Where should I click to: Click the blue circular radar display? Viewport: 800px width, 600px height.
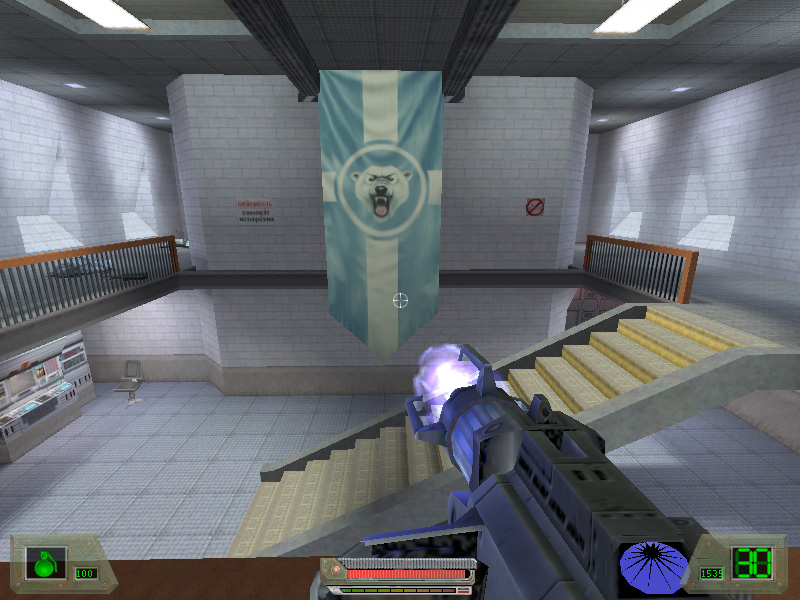pyautogui.click(x=653, y=566)
